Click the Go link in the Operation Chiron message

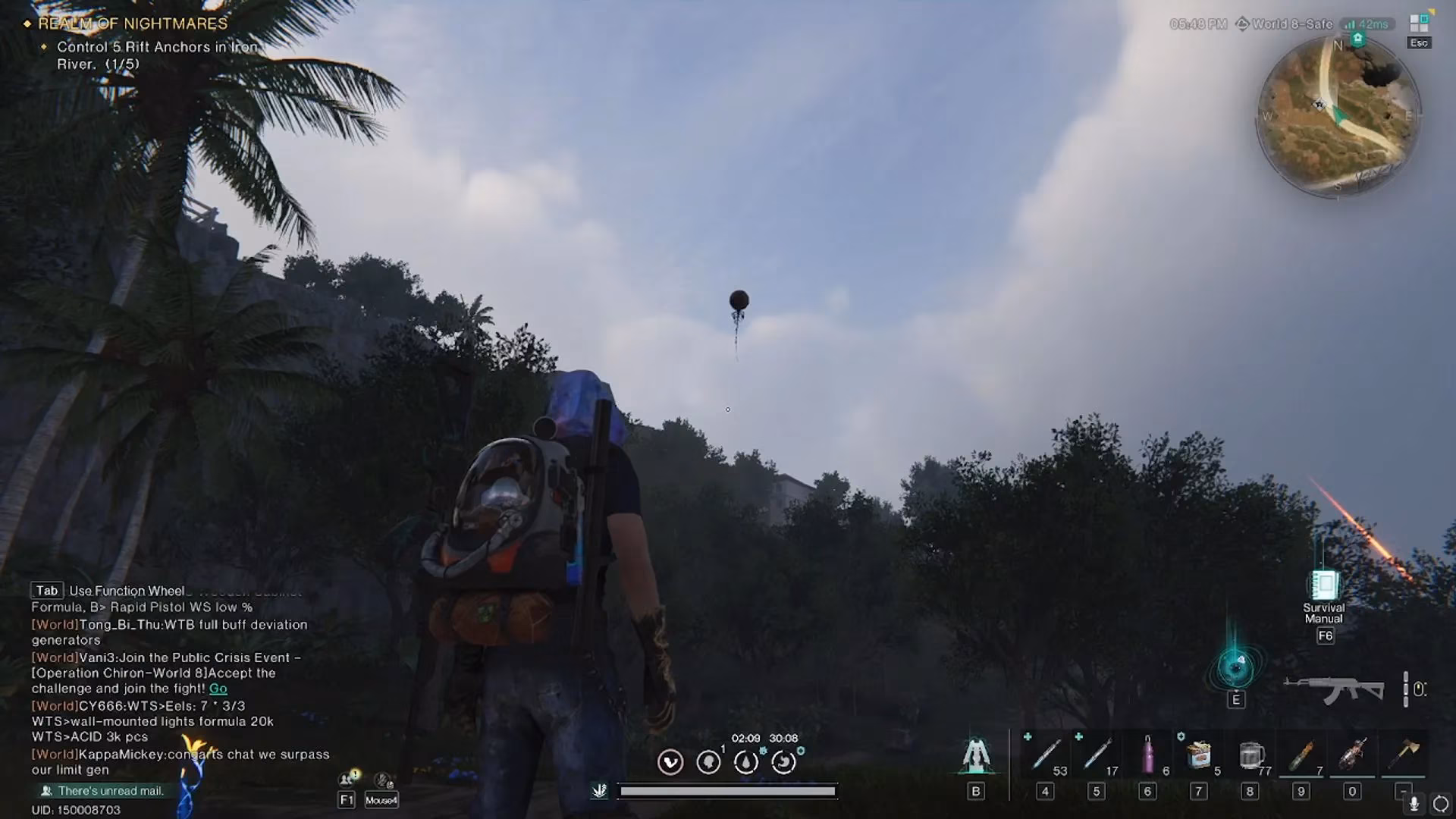coord(218,689)
